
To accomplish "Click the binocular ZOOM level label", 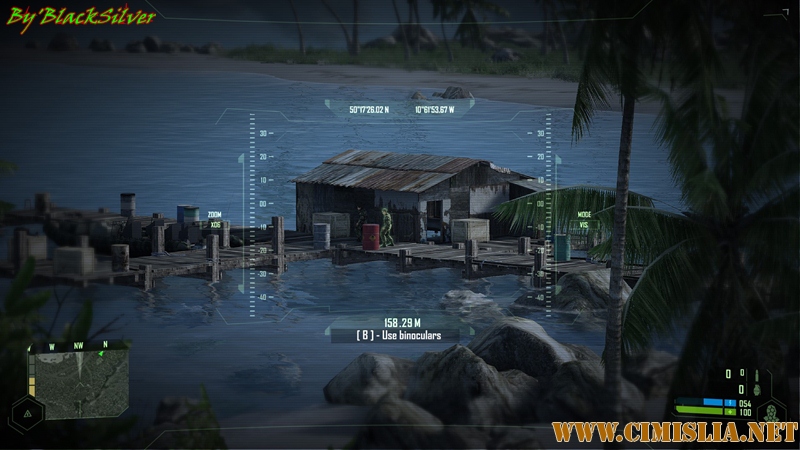I will 215,219.
